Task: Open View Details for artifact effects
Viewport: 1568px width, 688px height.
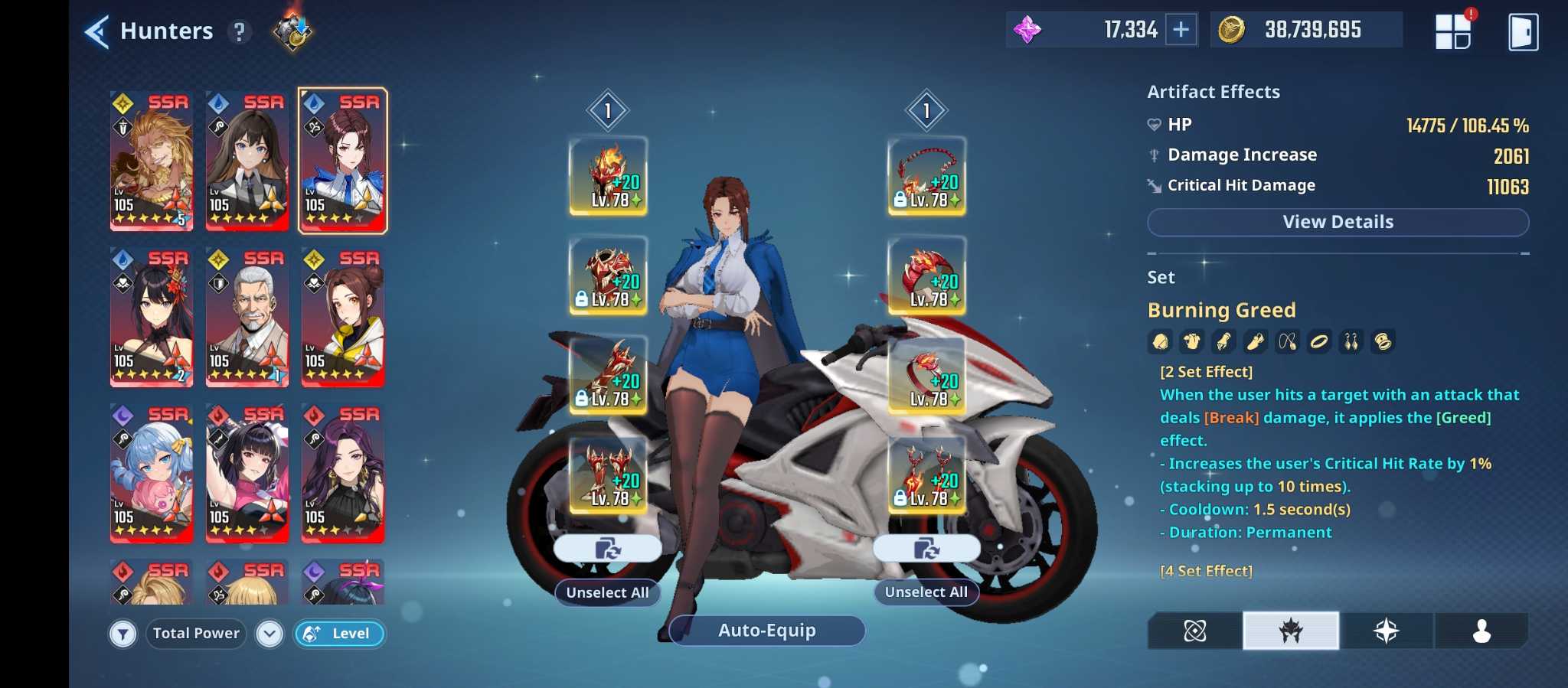Action: coord(1338,222)
